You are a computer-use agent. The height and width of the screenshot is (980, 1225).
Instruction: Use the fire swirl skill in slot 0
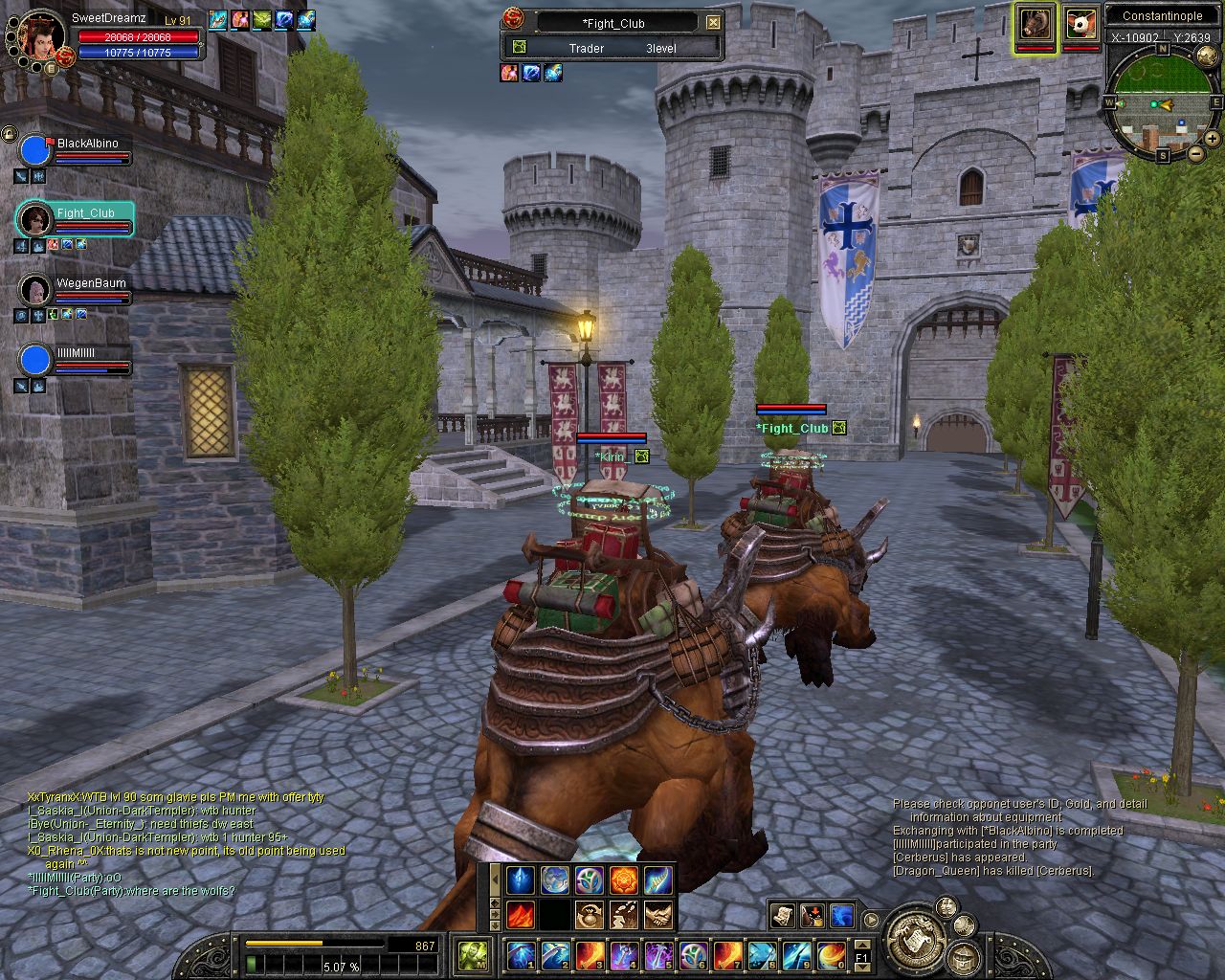coord(830,954)
